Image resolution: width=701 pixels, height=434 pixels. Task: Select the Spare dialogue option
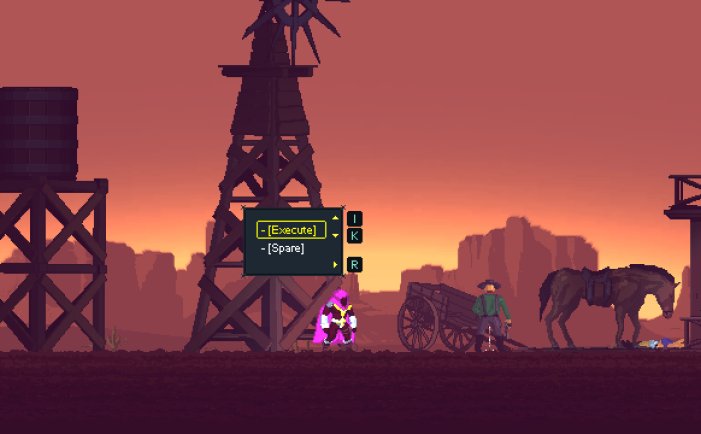[285, 248]
